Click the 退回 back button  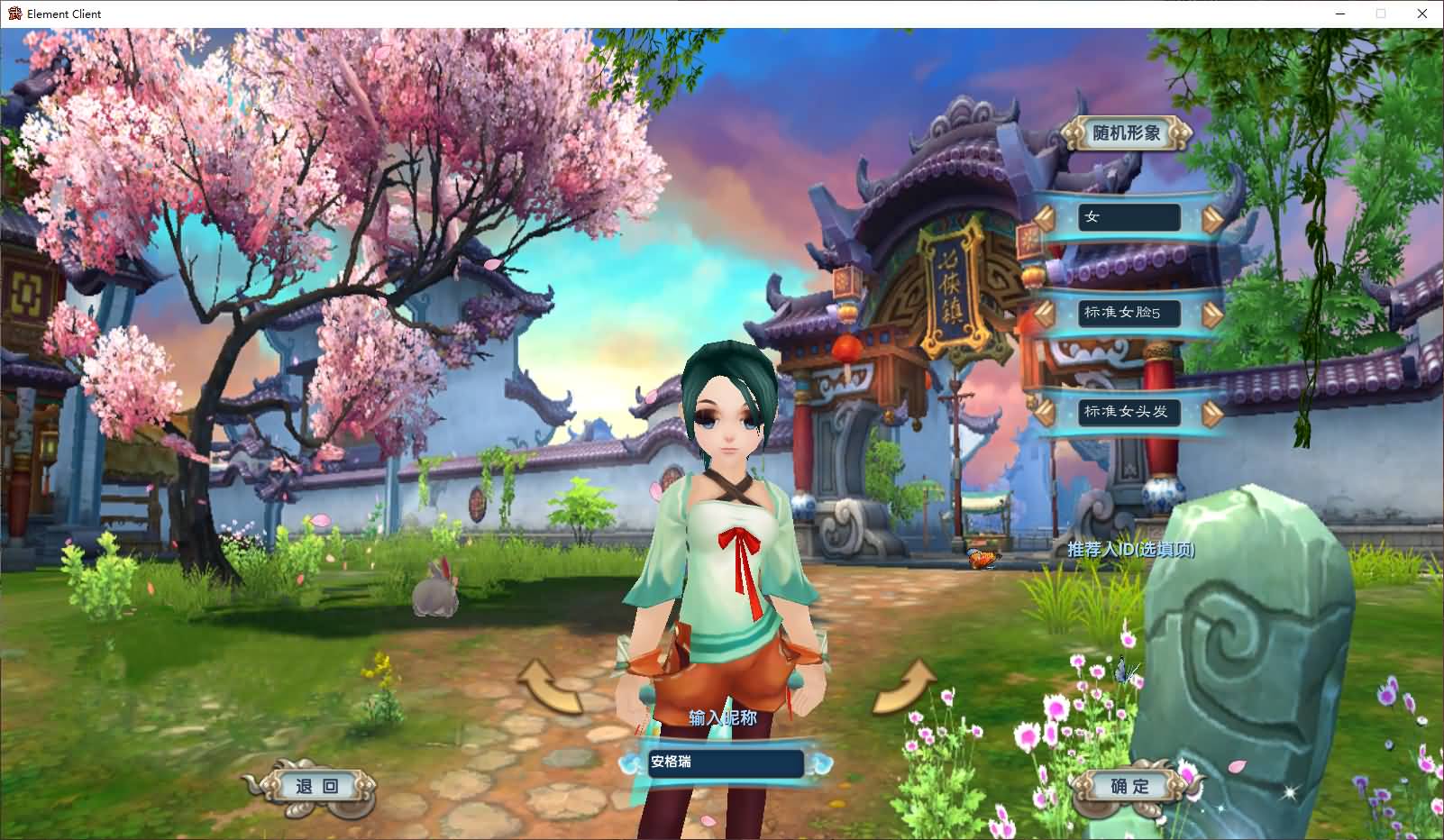(x=316, y=787)
